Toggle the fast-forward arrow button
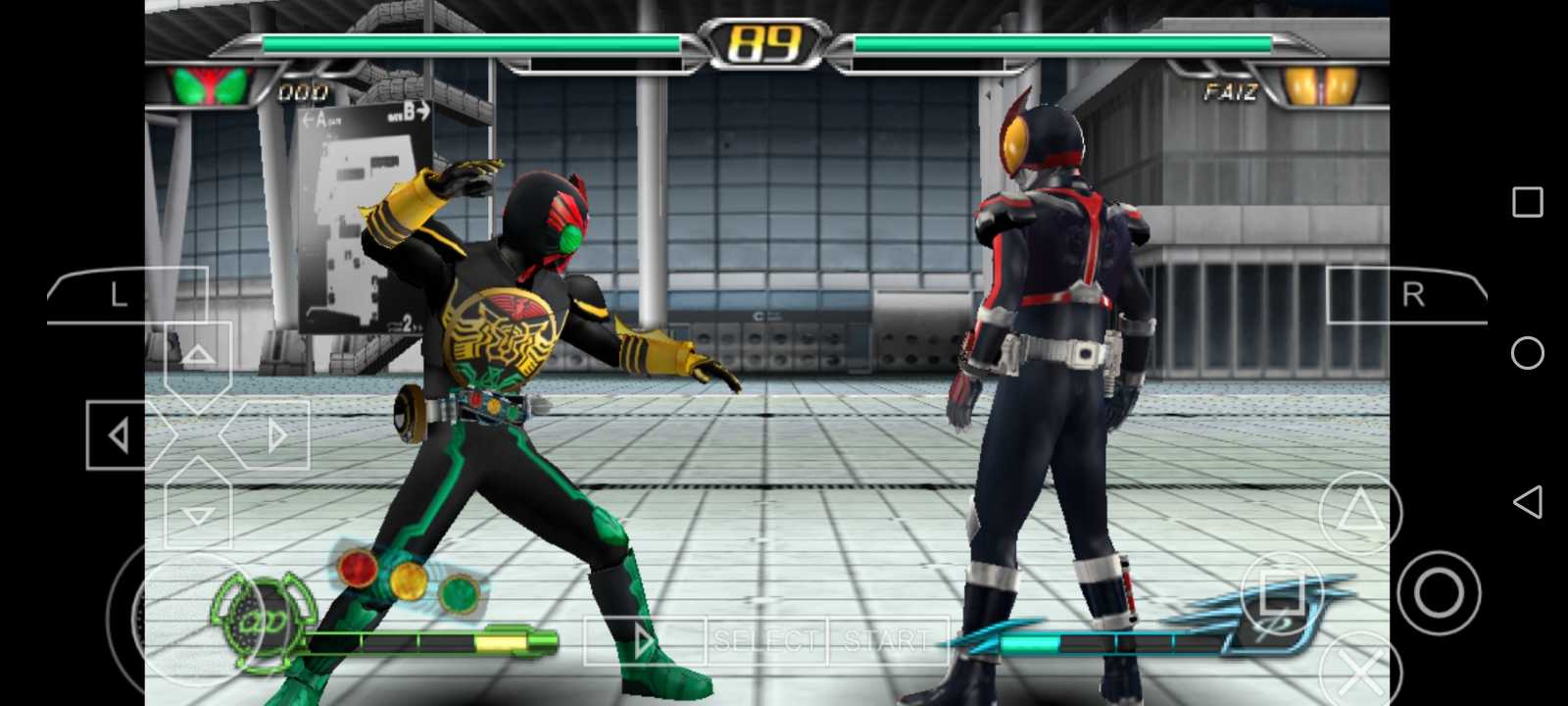This screenshot has height=706, width=1568. [643, 642]
